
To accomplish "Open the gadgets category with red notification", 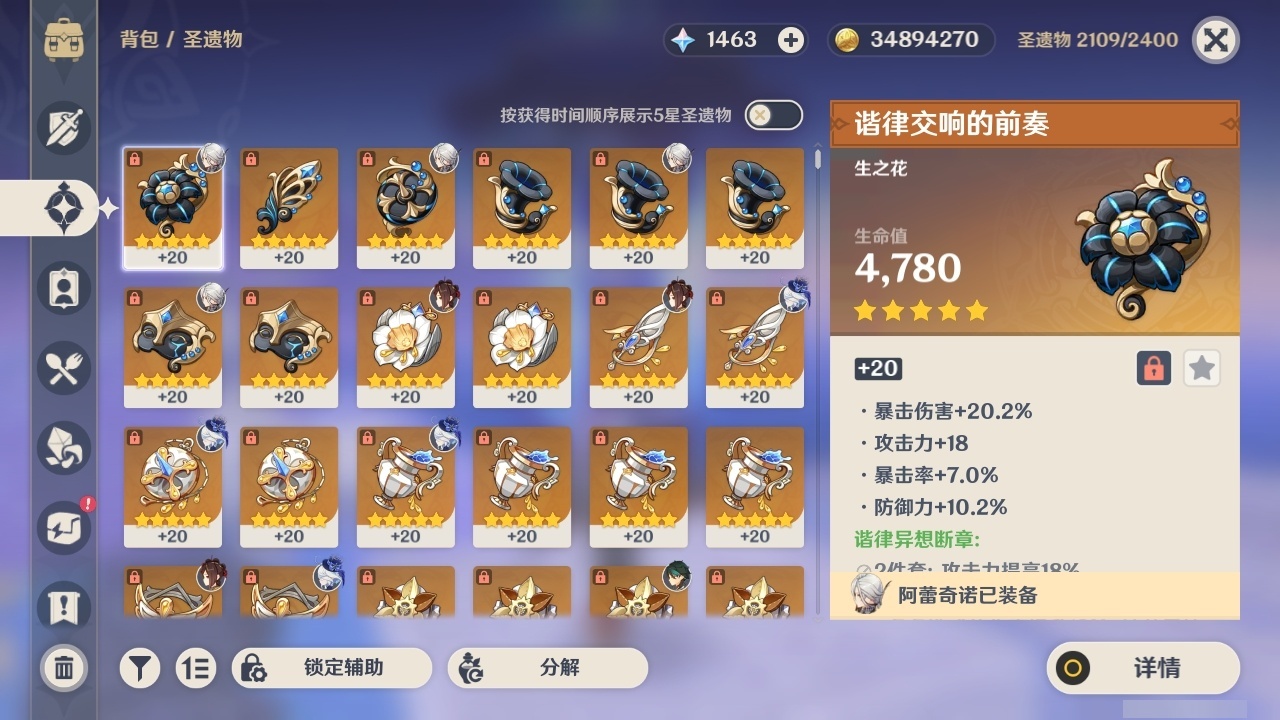I will pos(64,528).
